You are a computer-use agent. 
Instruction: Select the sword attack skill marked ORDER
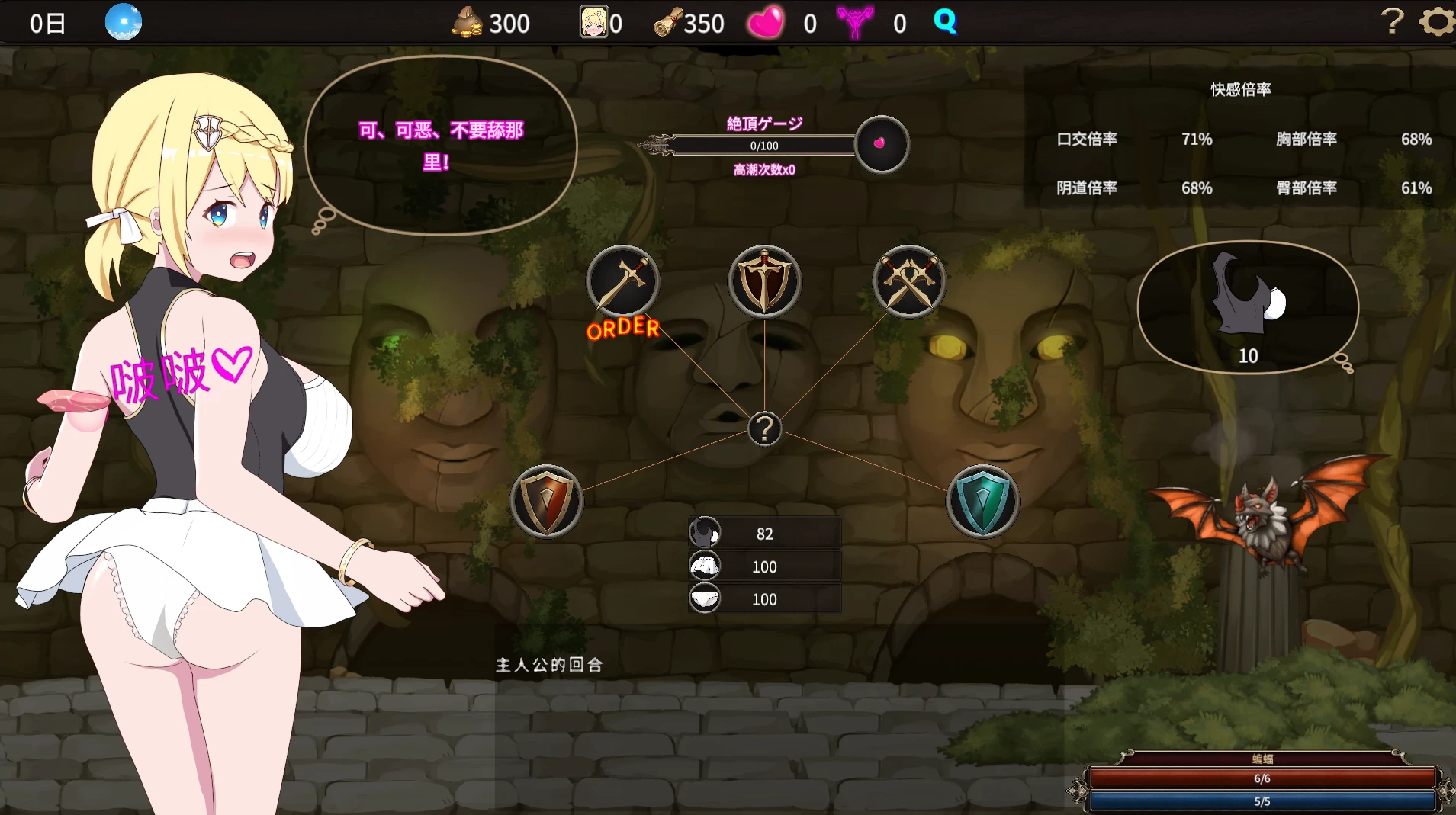[622, 281]
